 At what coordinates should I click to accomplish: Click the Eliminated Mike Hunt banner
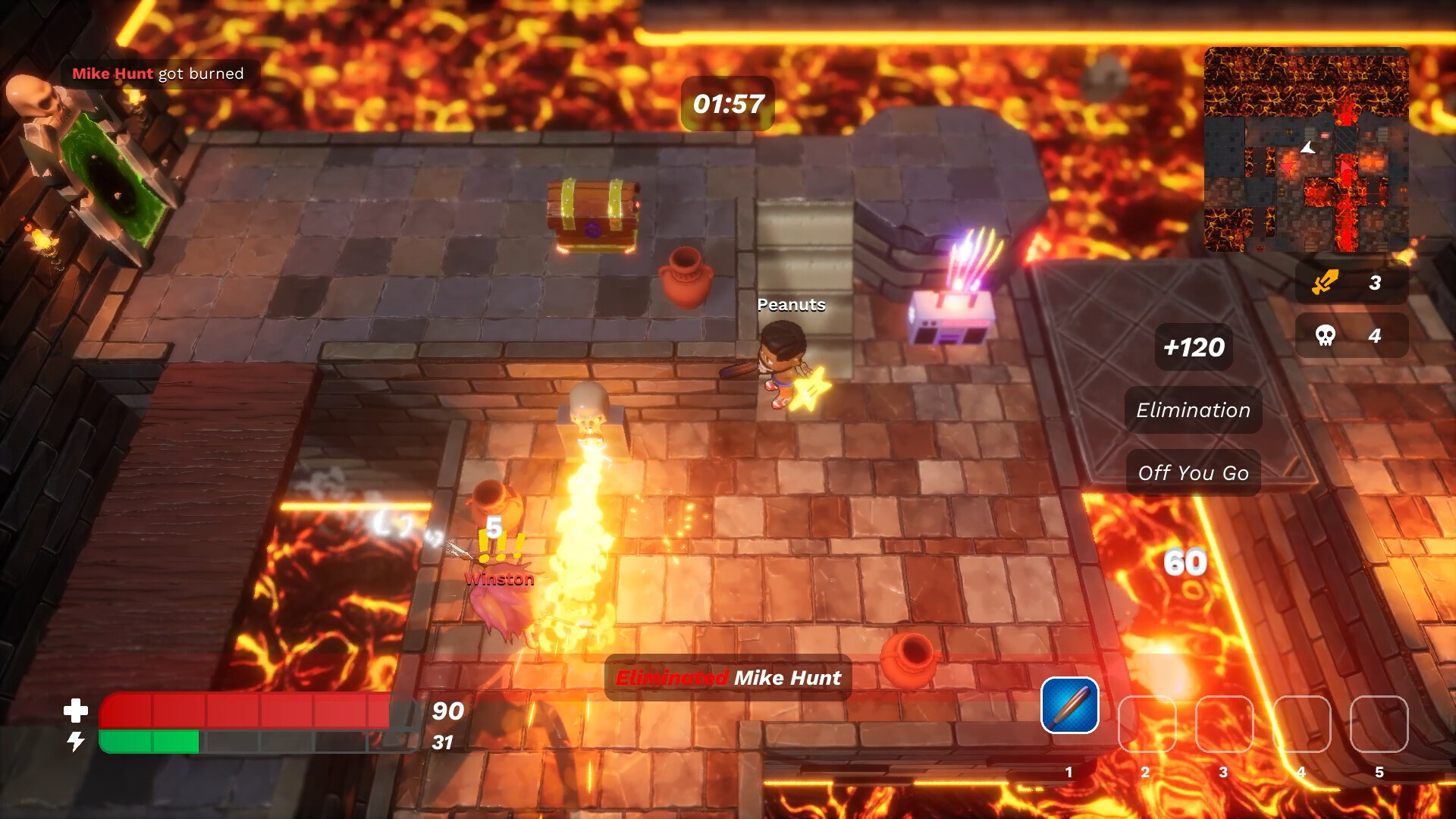pyautogui.click(x=726, y=678)
